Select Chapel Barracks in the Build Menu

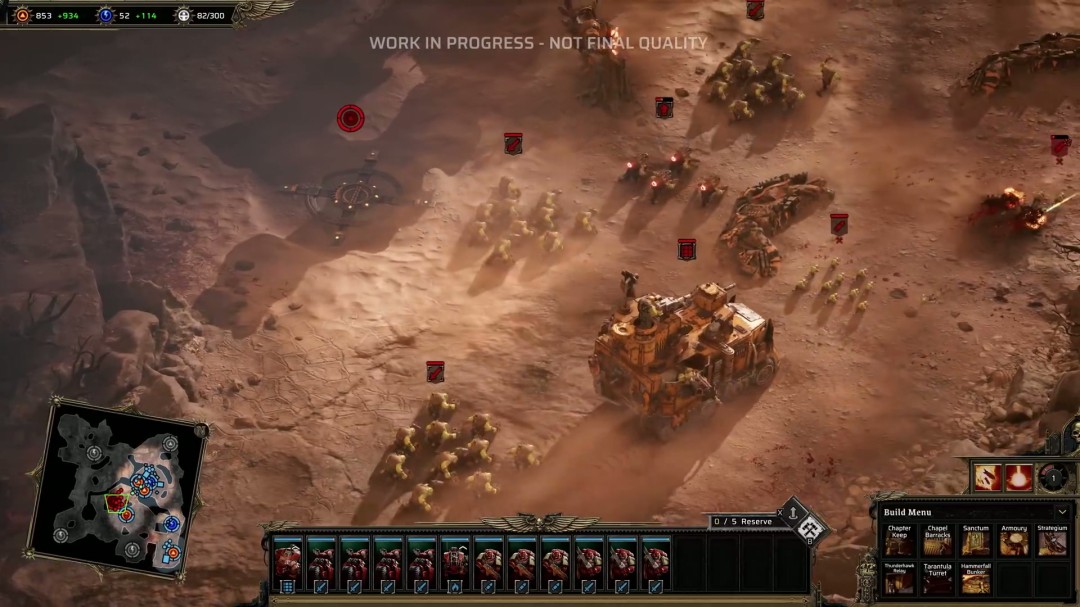[937, 542]
